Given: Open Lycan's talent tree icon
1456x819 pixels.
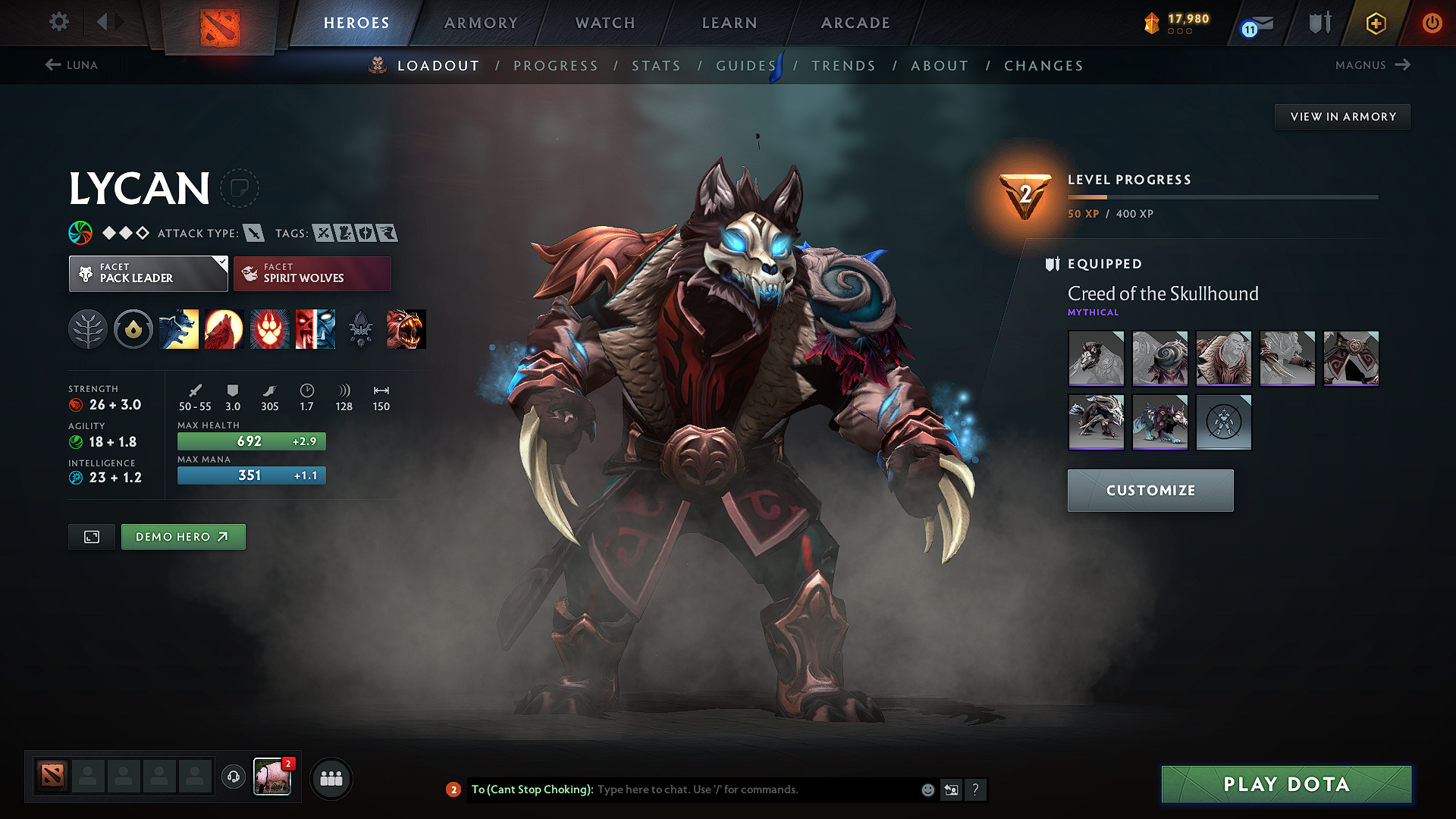Looking at the screenshot, I should (x=88, y=329).
